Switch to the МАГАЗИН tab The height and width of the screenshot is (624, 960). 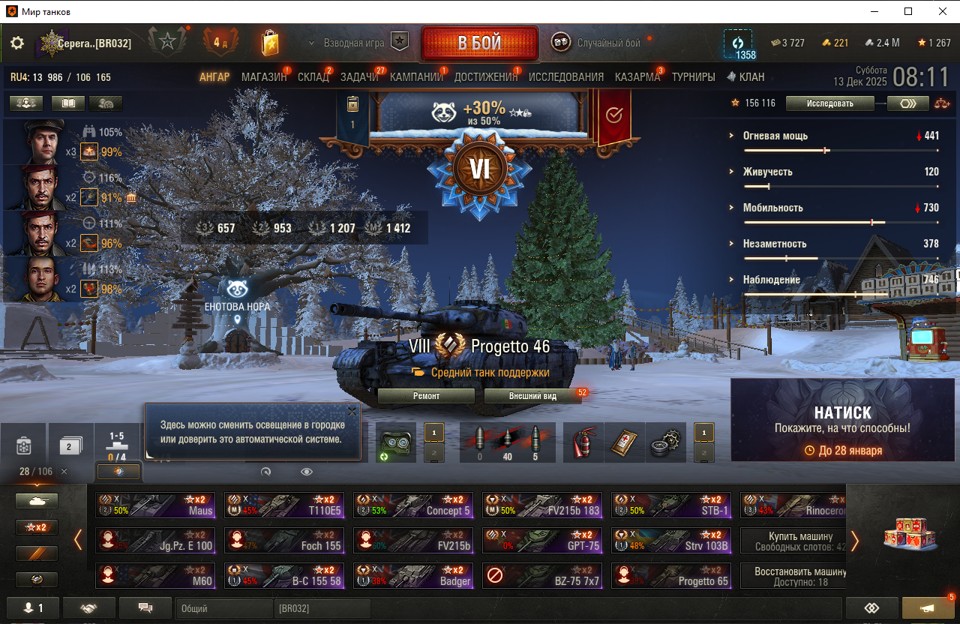(x=264, y=77)
